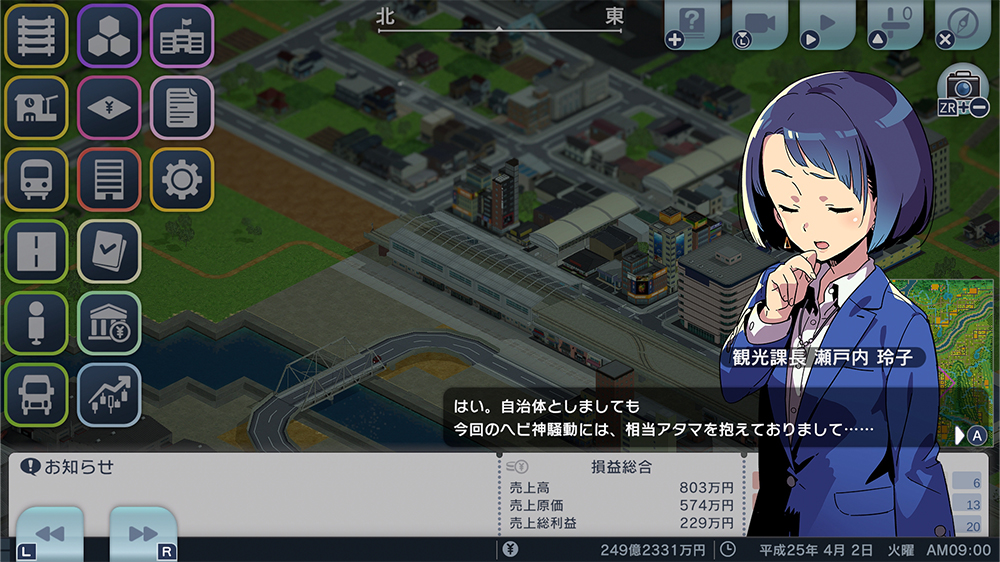Open the yen diamond land icon
Screen dimensions: 1000x562
click(x=109, y=108)
